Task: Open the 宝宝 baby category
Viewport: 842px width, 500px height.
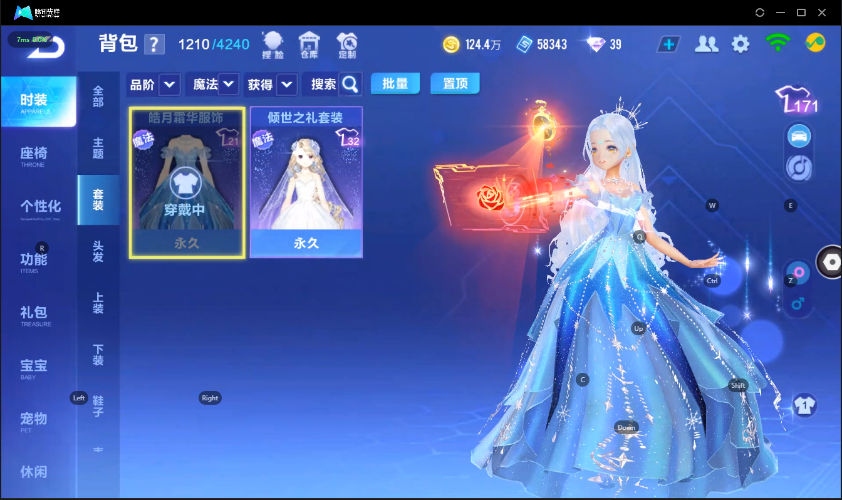Action: point(36,367)
